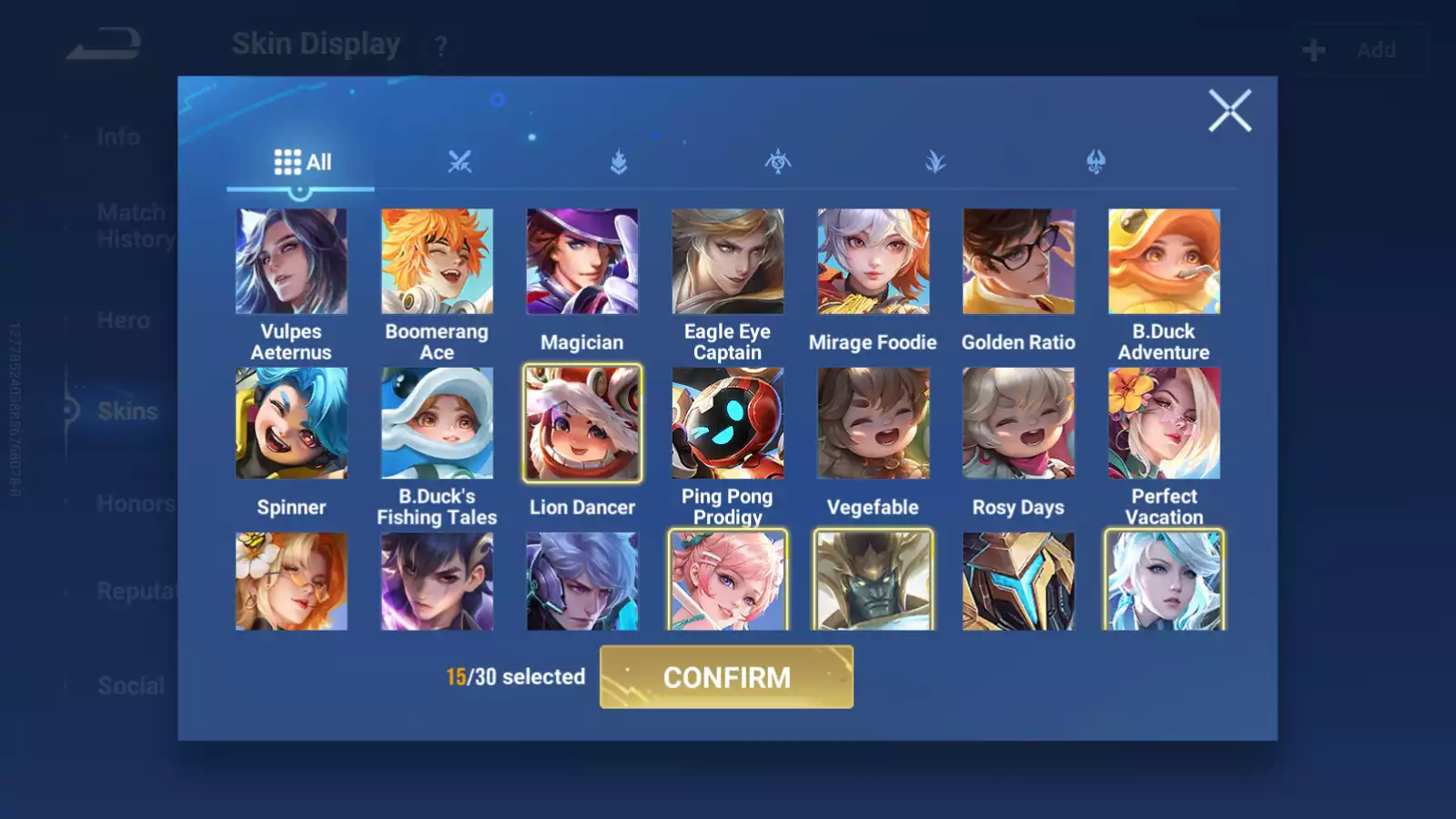This screenshot has width=1456, height=819.
Task: Click the eye-shaped Mage filter icon
Action: 778,162
